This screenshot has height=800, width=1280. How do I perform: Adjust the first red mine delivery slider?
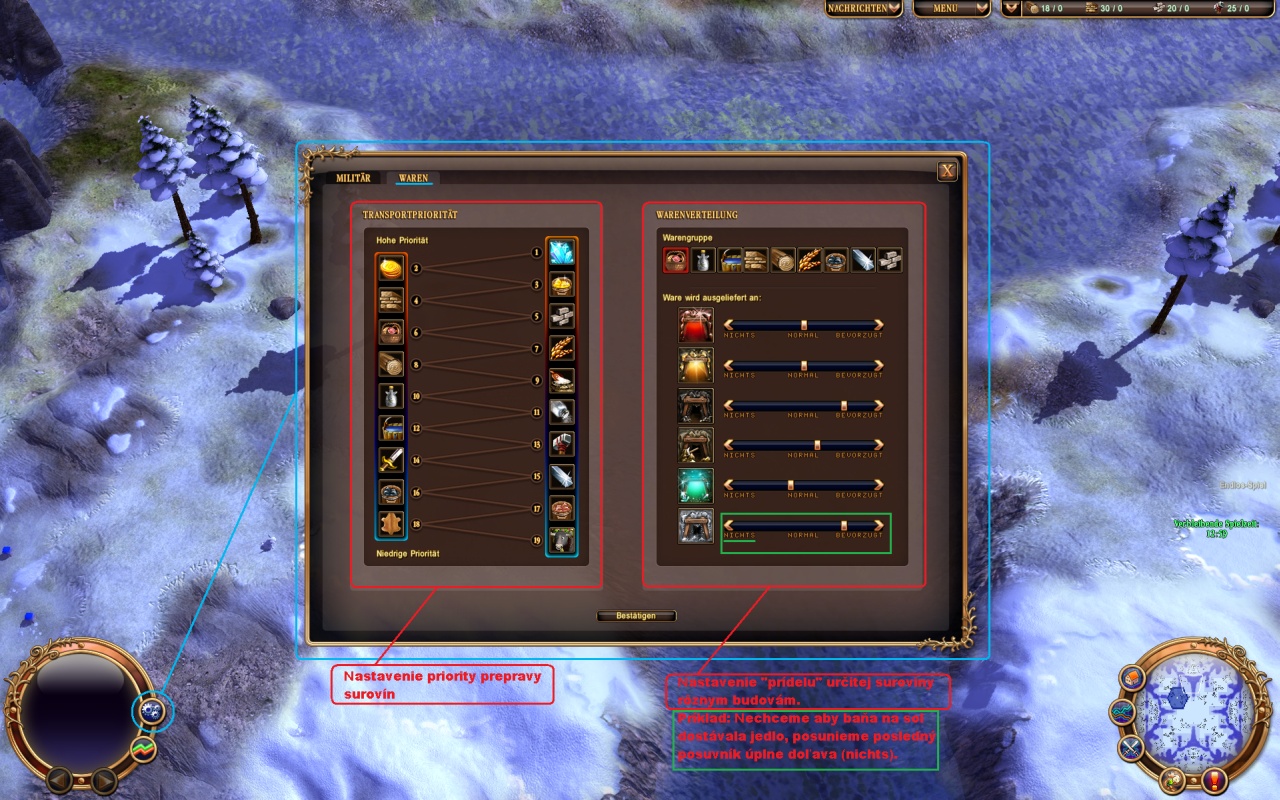(803, 325)
